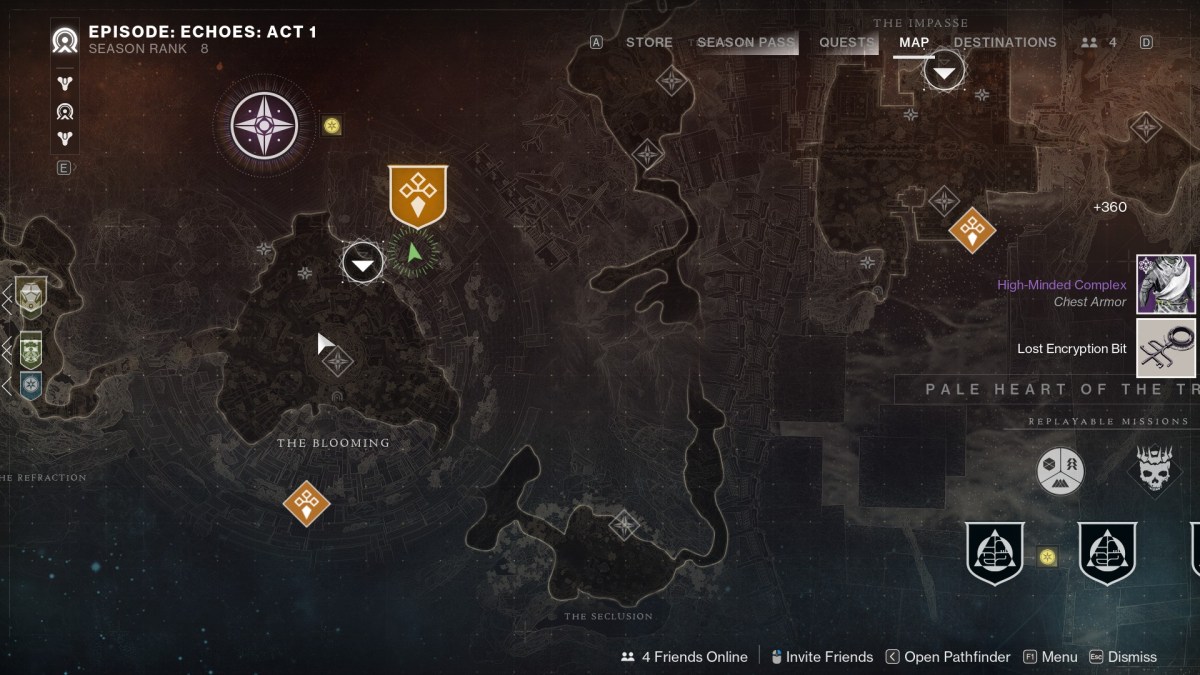Go to the Destinations tab

coord(1004,42)
